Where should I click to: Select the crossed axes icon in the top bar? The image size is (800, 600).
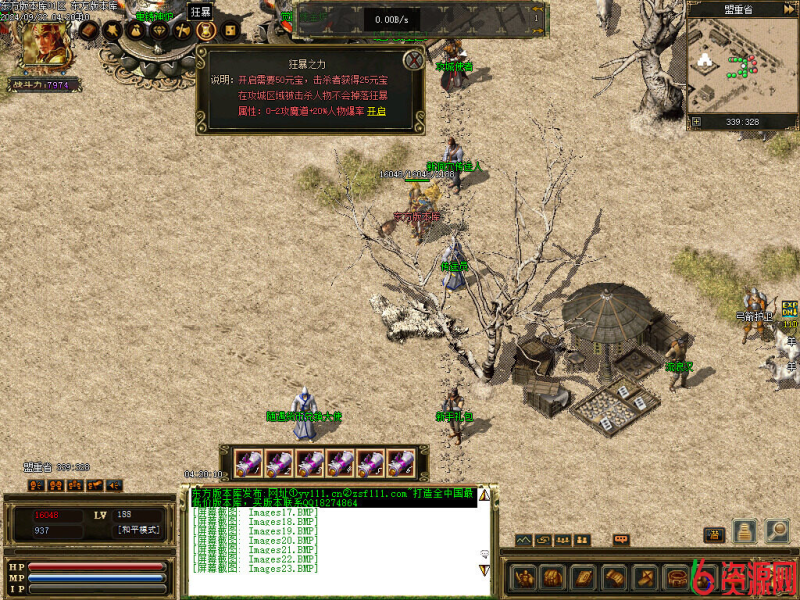[182, 31]
